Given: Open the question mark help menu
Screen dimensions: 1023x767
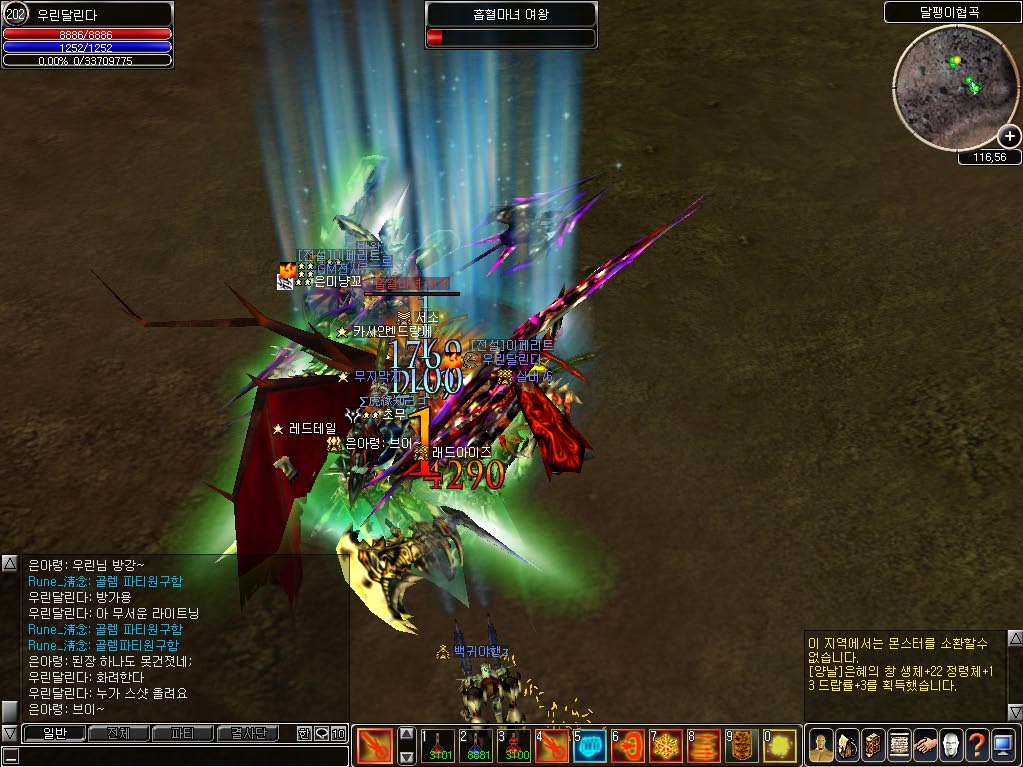Looking at the screenshot, I should (x=977, y=746).
